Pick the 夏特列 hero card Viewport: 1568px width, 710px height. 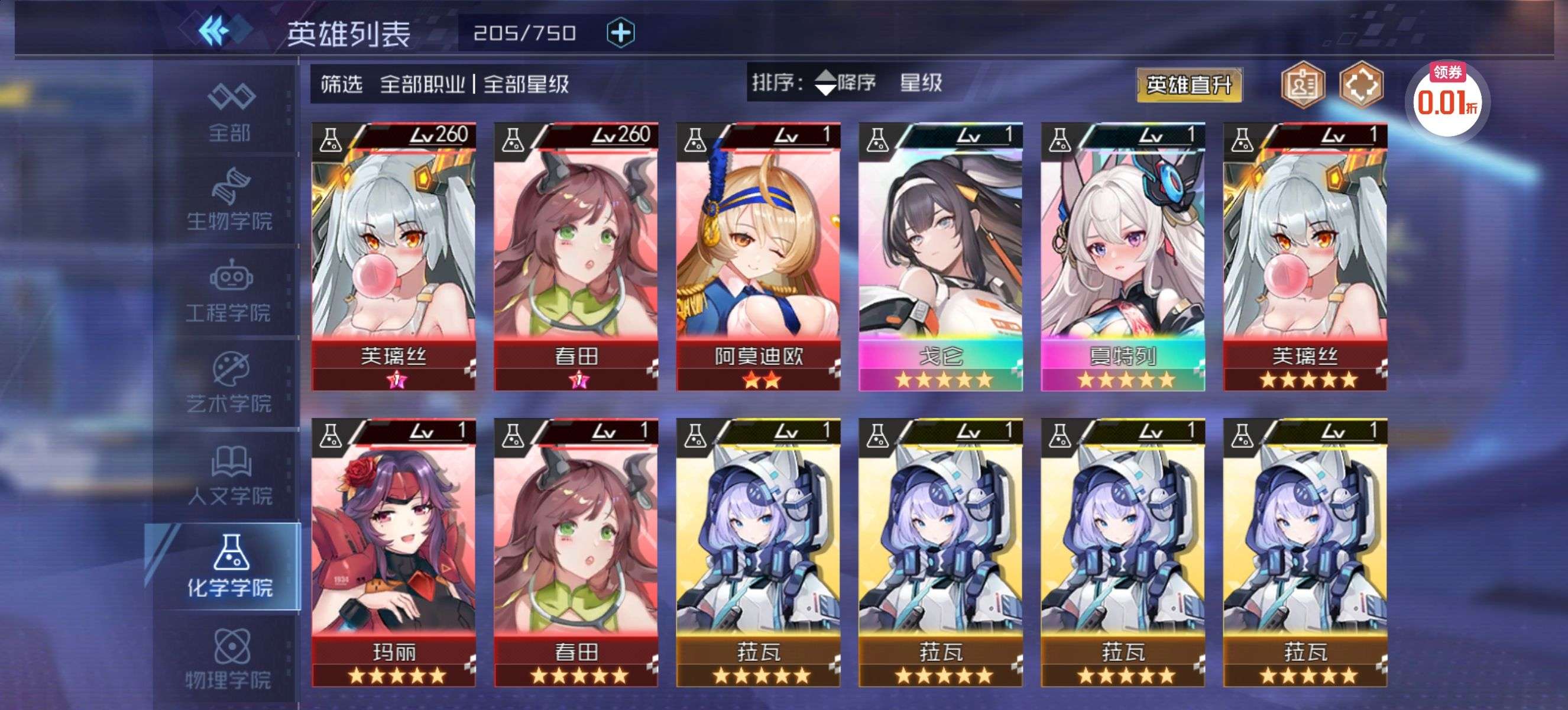pos(1122,256)
